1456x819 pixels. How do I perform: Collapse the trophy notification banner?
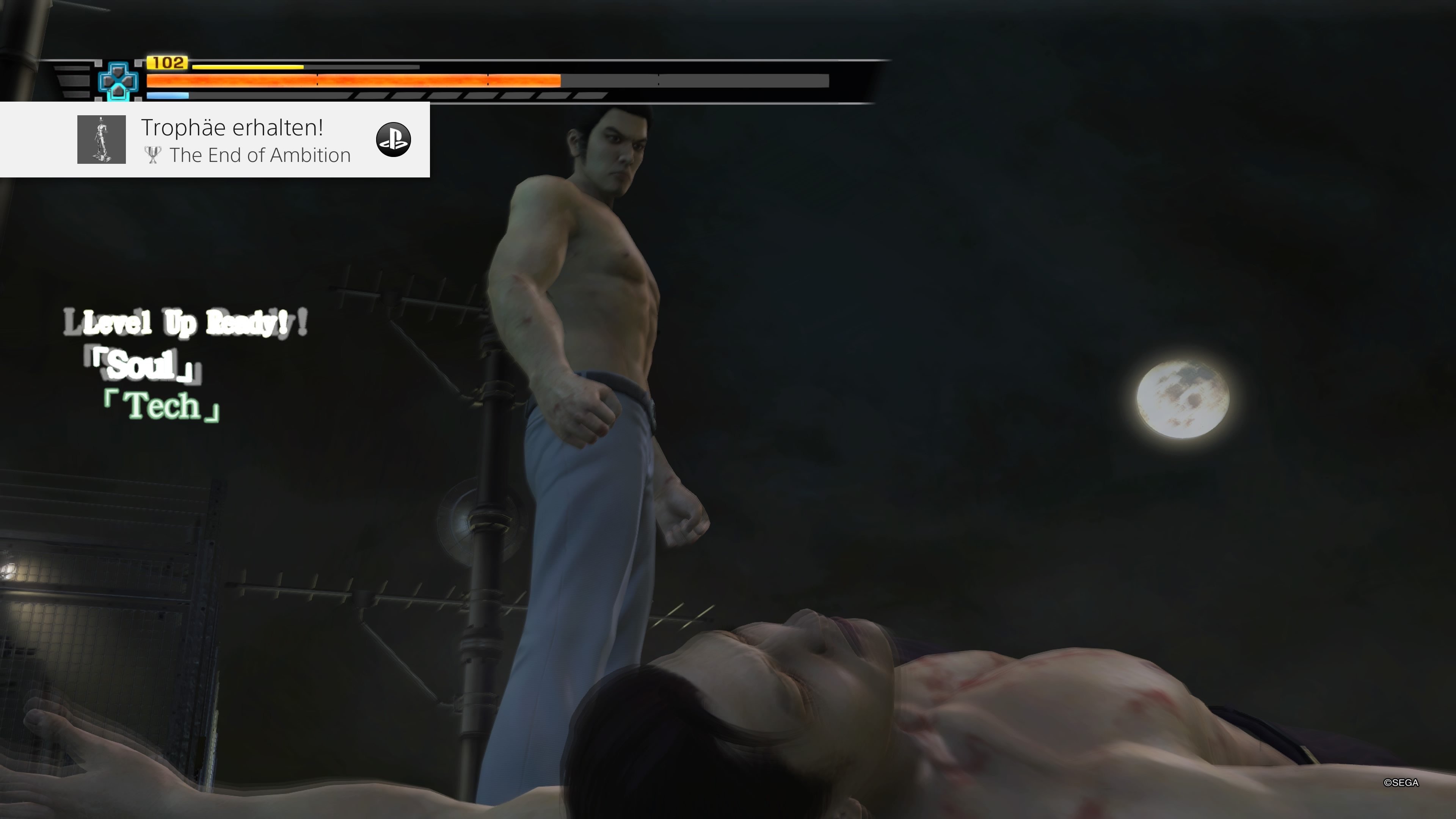[x=215, y=140]
